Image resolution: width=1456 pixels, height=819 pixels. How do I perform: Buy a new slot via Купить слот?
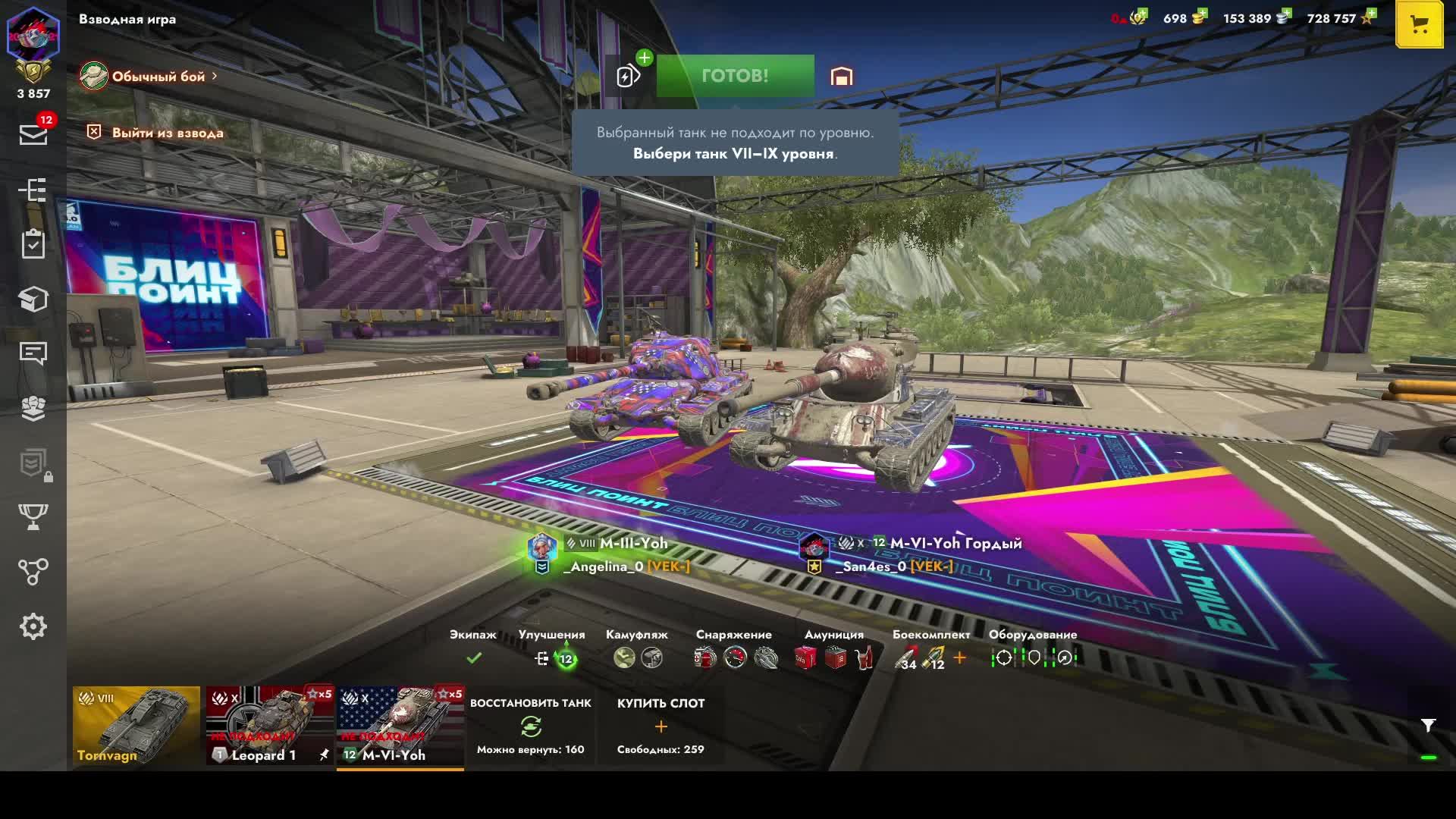(x=661, y=726)
